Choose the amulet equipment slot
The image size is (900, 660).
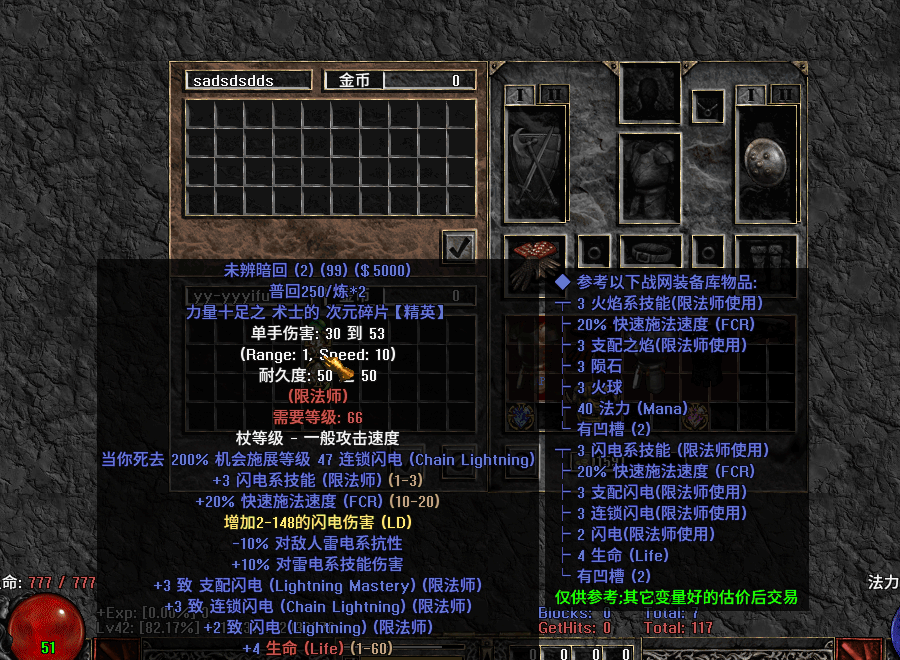coord(709,104)
